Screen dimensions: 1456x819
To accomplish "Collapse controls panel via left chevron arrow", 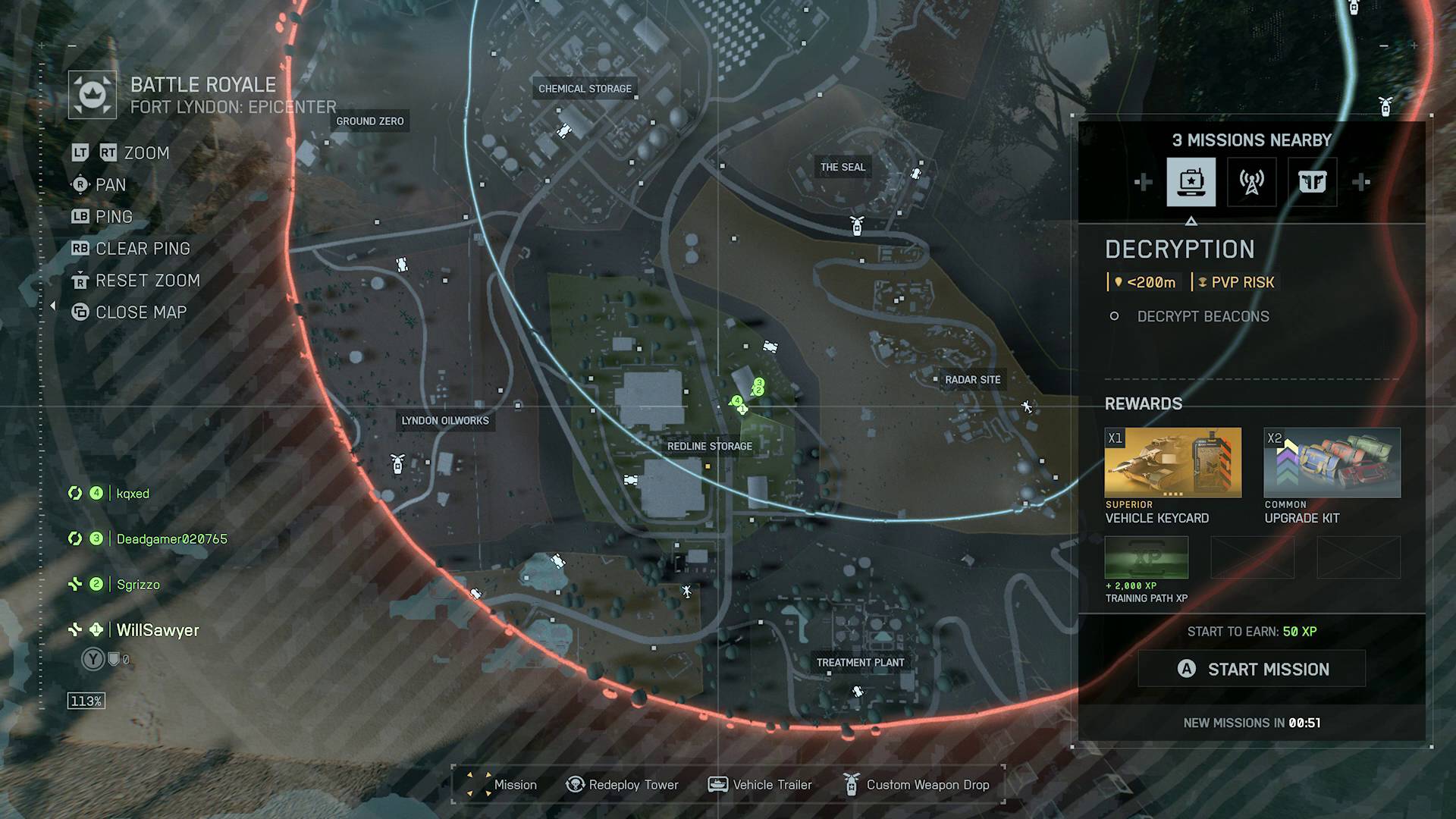I will (x=53, y=306).
